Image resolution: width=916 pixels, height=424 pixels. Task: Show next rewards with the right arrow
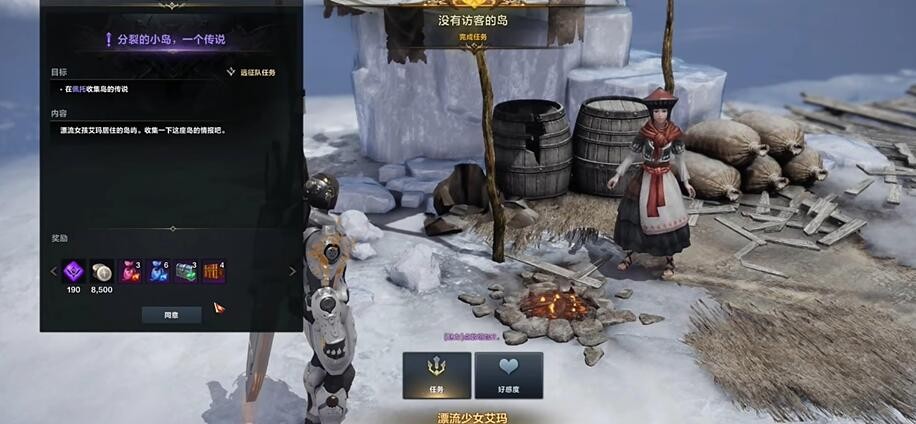[292, 271]
